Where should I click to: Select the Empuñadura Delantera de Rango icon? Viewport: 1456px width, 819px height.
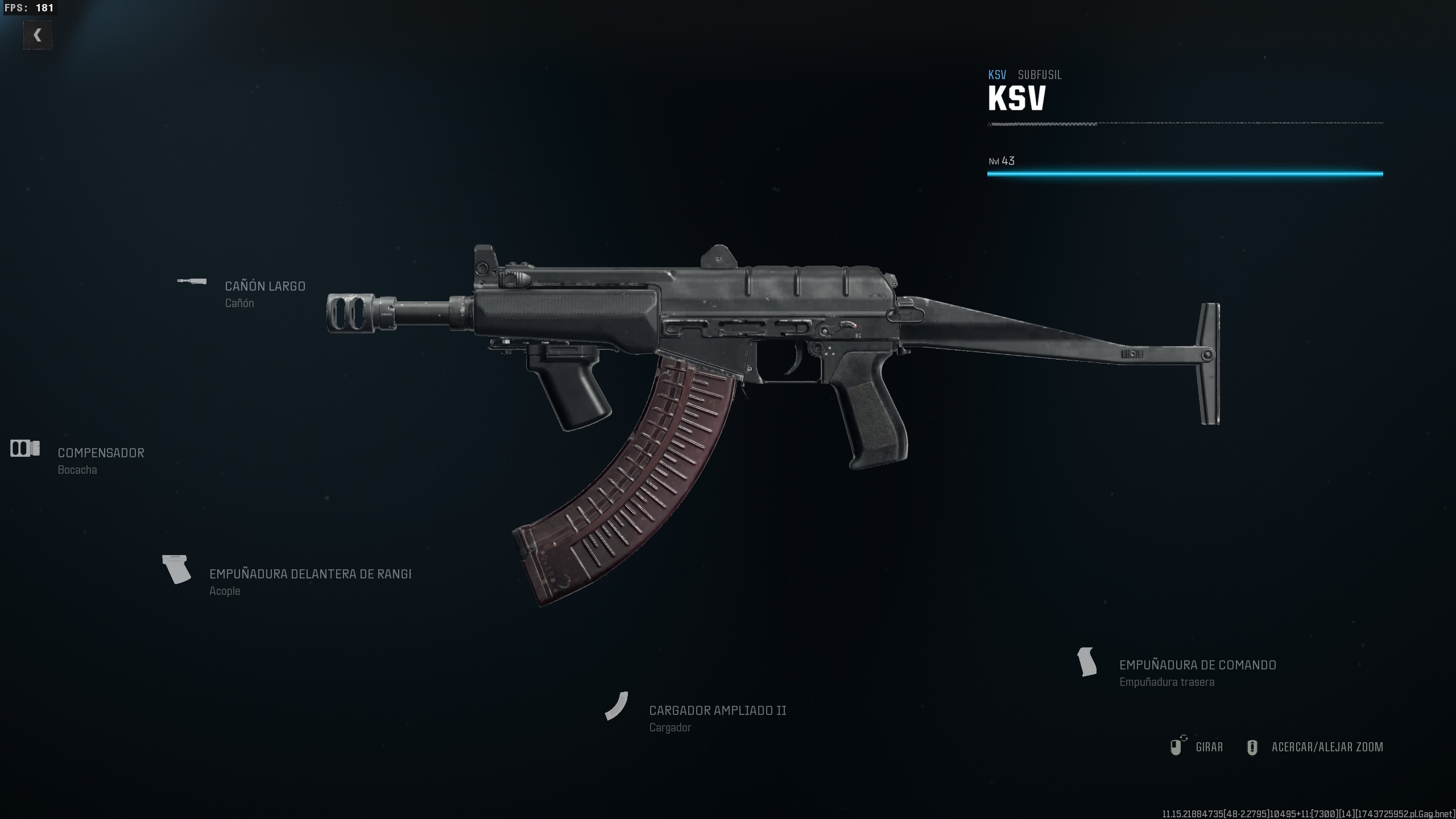pos(176,569)
